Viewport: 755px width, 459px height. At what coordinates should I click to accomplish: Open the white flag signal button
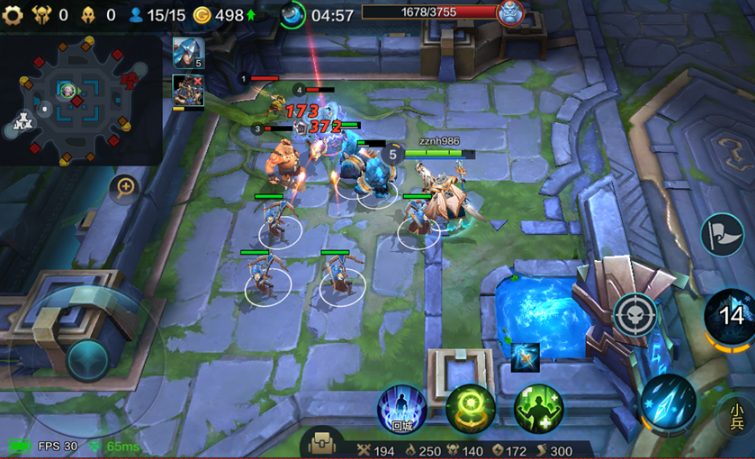pos(721,235)
